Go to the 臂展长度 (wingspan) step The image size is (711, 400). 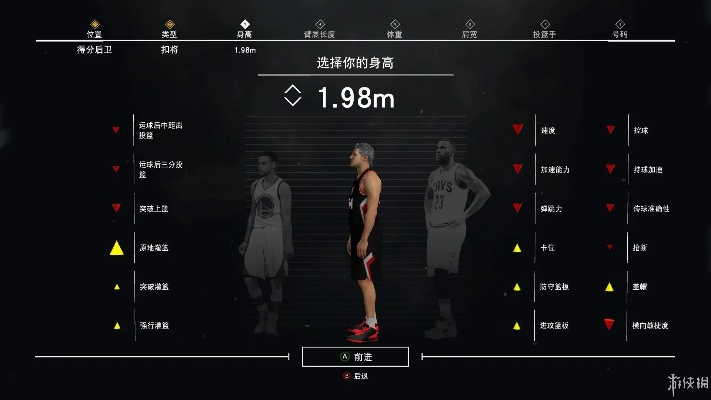[x=320, y=28]
